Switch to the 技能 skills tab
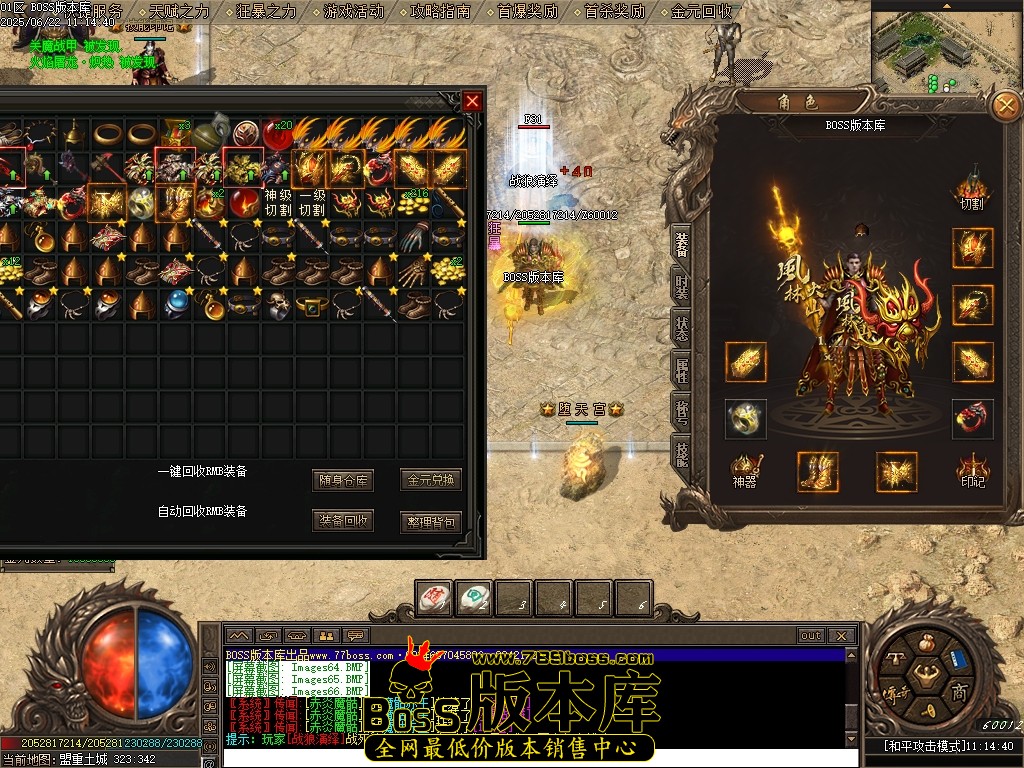Screen dimensions: 1024x768 click(x=681, y=454)
